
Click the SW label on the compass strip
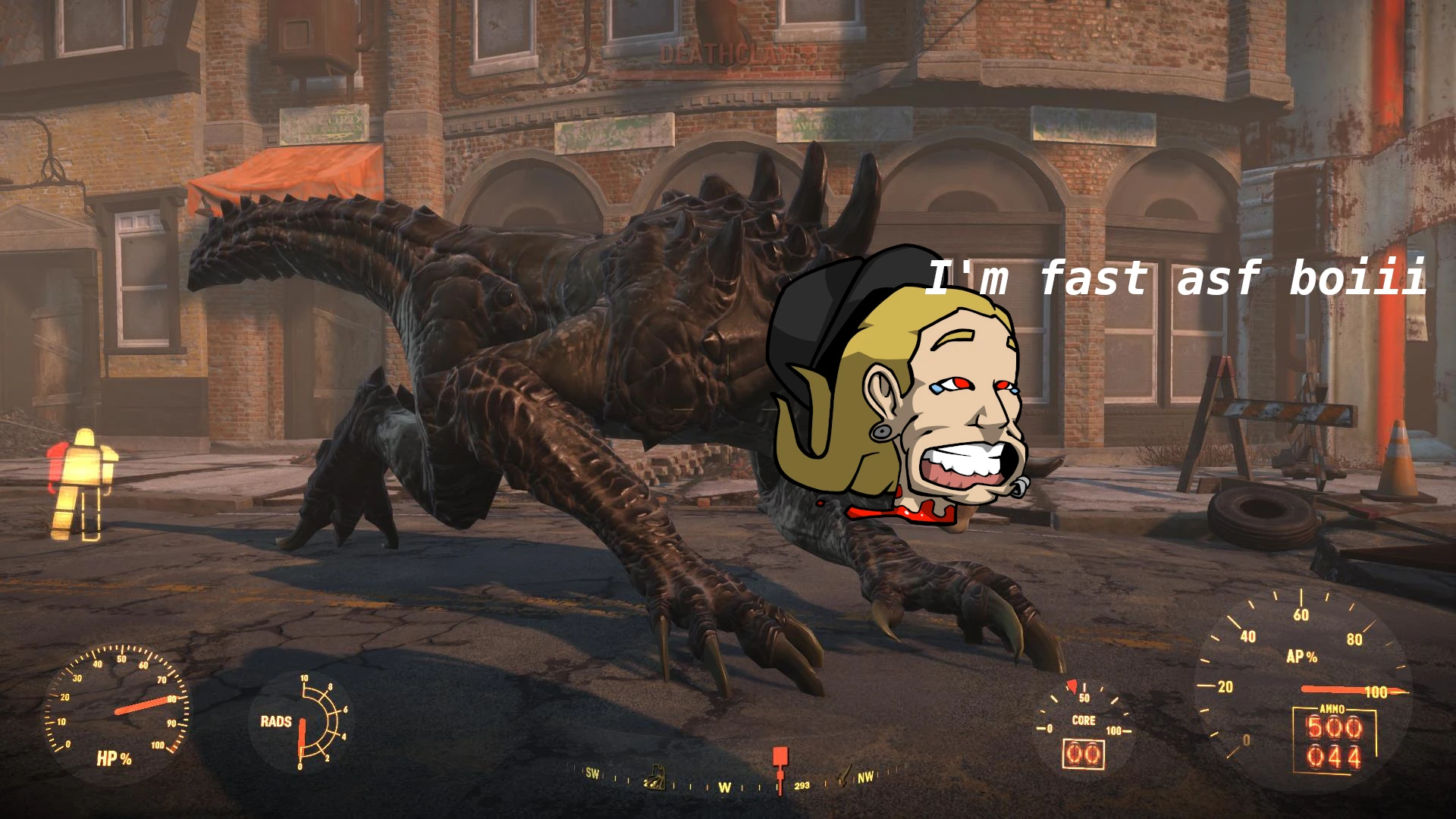[x=592, y=773]
